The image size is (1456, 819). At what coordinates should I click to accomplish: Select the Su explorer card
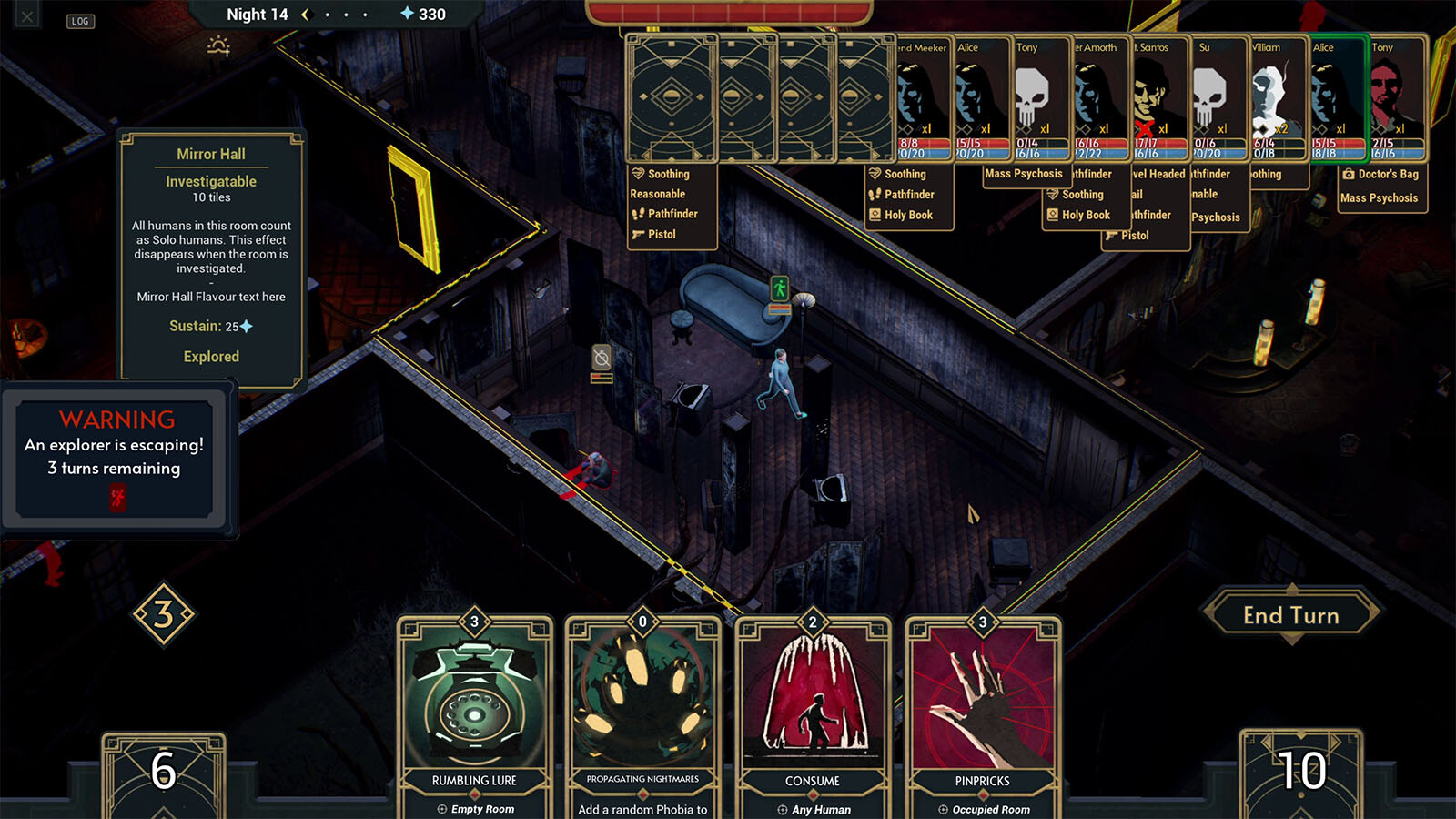pos(1218,98)
